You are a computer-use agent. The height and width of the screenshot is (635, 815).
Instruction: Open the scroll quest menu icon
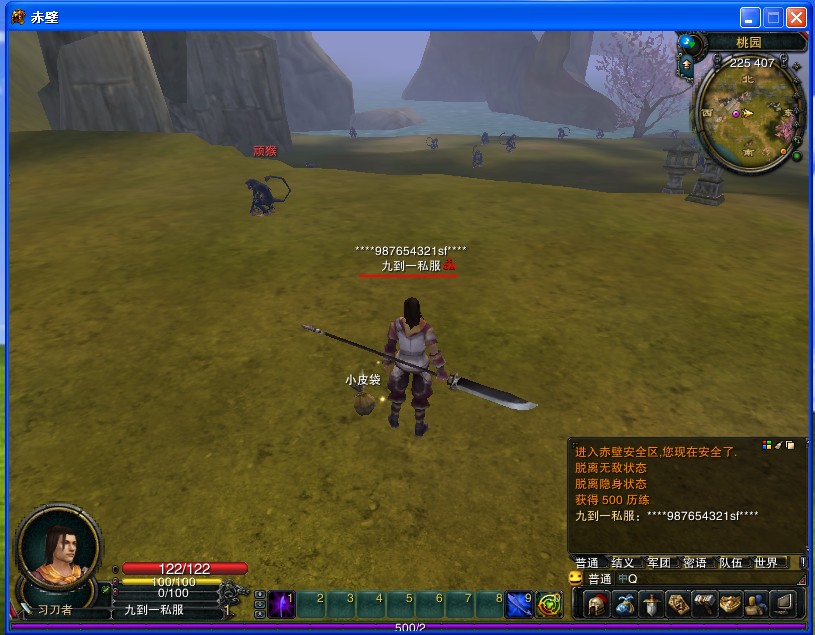coord(678,604)
